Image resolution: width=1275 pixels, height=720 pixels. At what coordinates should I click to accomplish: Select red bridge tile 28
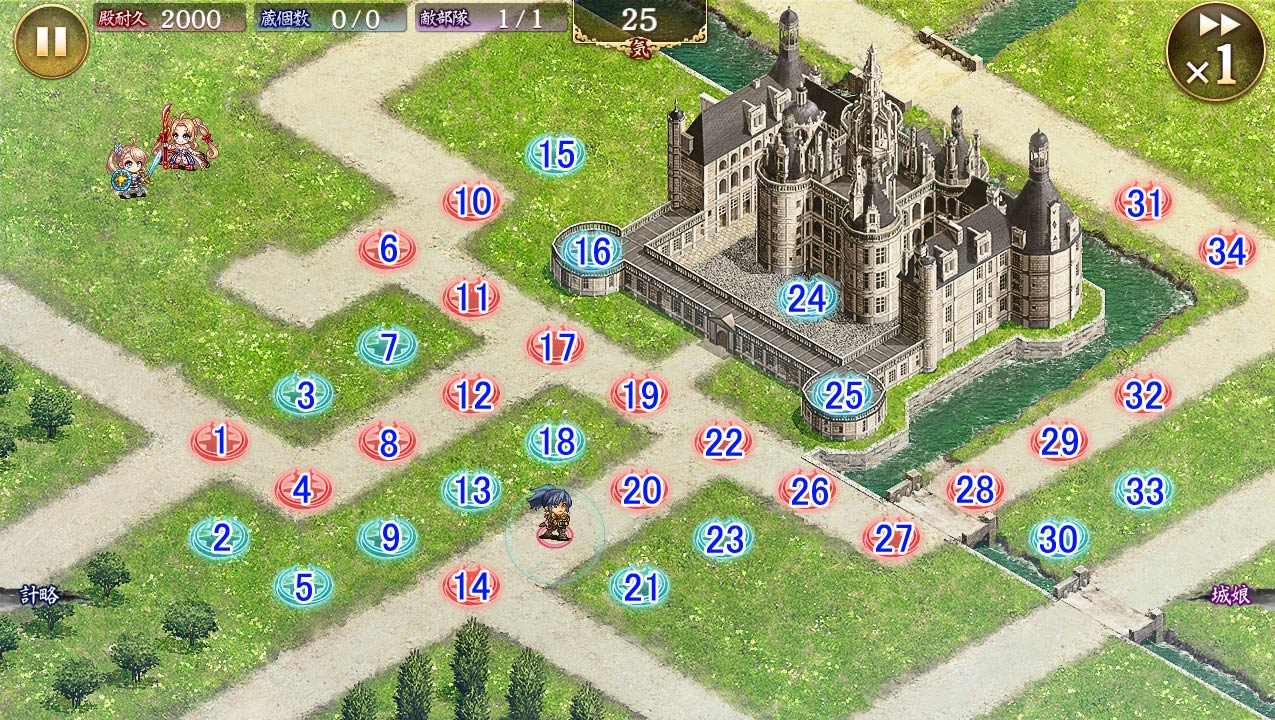pyautogui.click(x=975, y=490)
